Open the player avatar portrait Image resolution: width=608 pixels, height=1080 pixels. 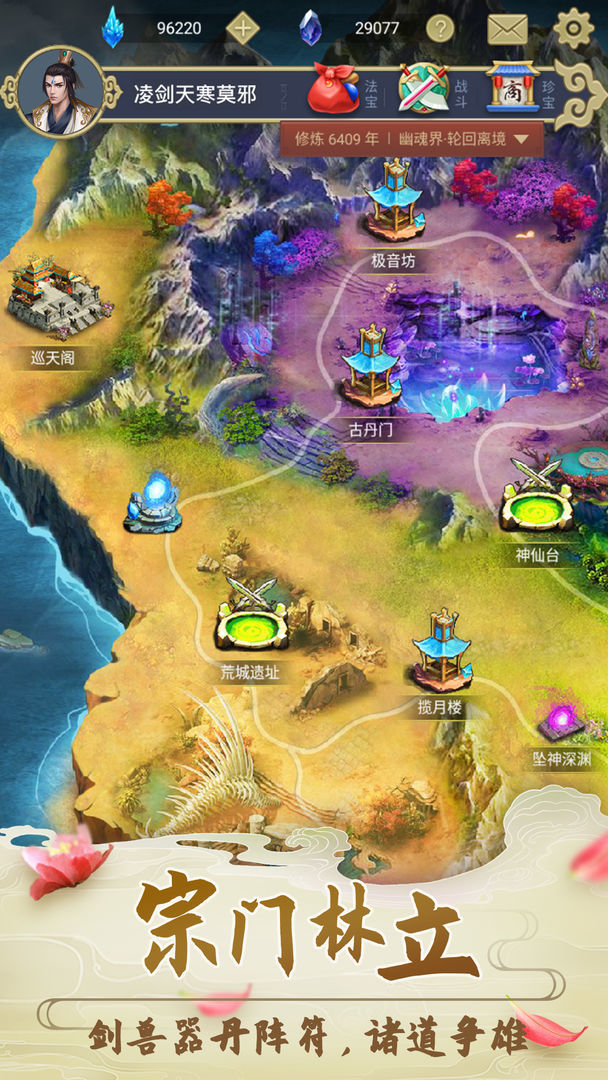coord(62,93)
